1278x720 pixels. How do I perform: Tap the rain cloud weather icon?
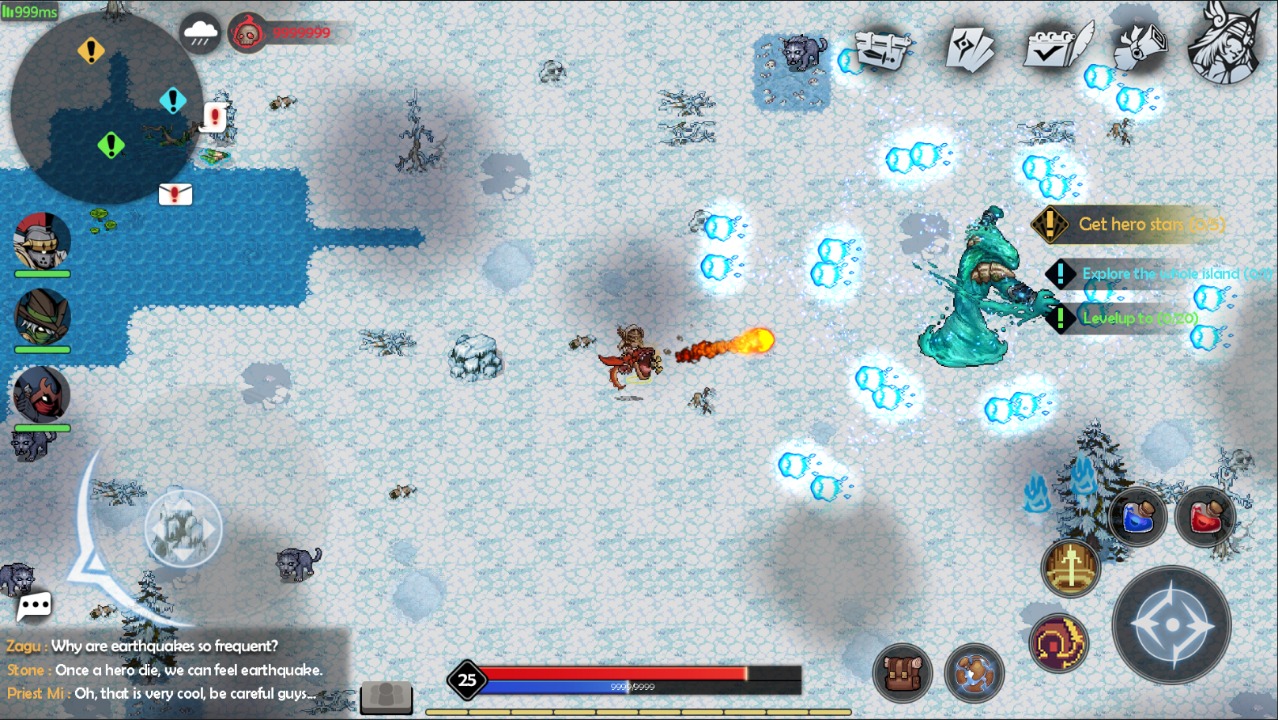[x=201, y=34]
